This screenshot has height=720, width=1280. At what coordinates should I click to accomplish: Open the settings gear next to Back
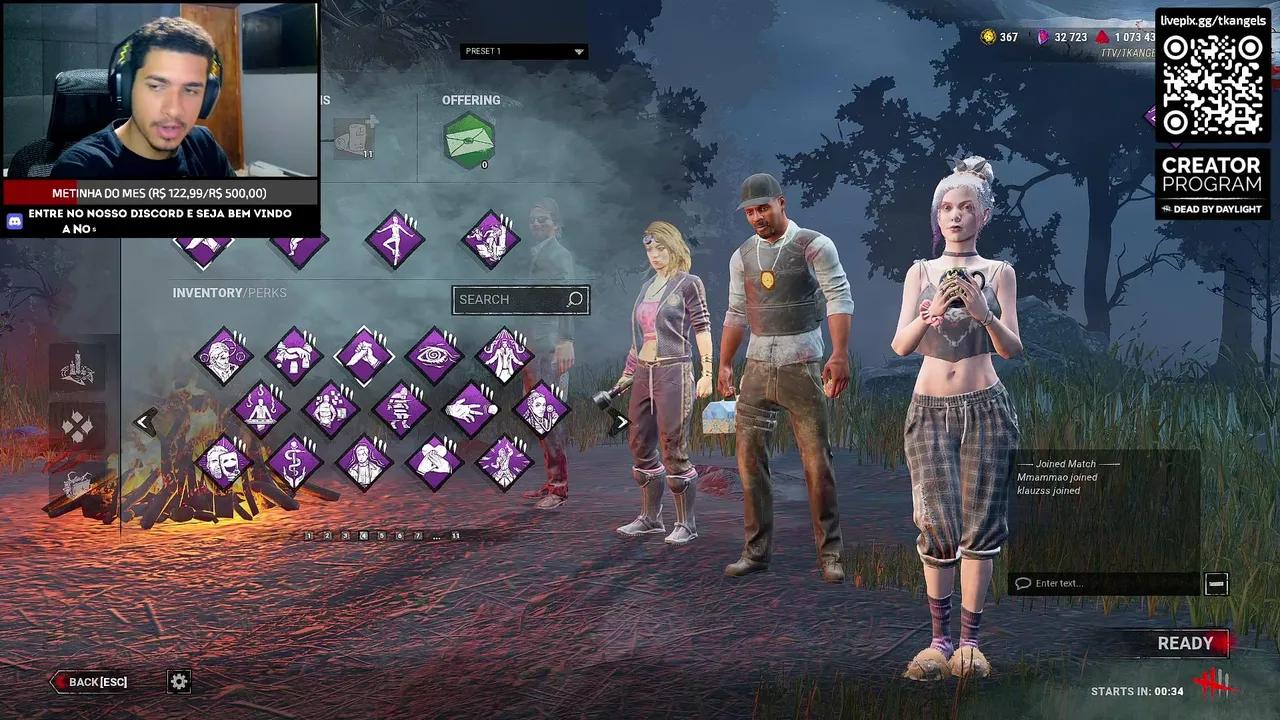(178, 681)
